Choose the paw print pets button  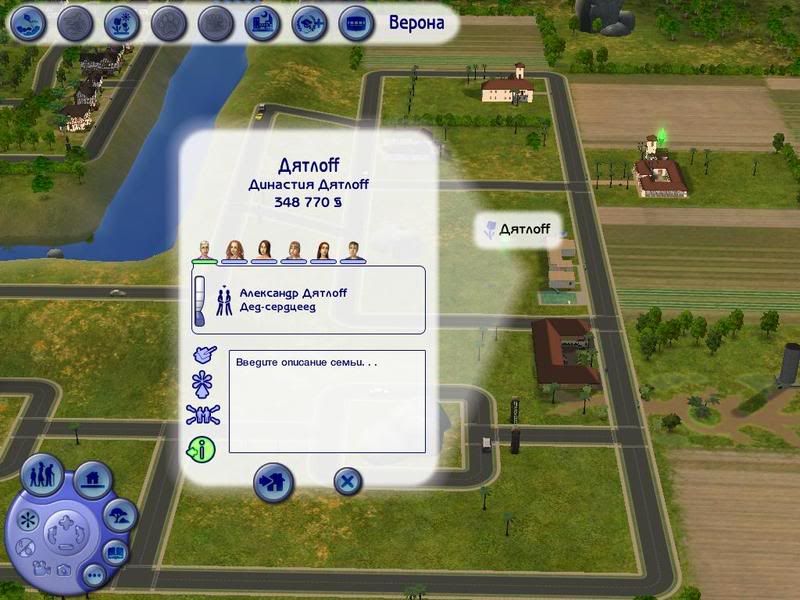point(168,22)
